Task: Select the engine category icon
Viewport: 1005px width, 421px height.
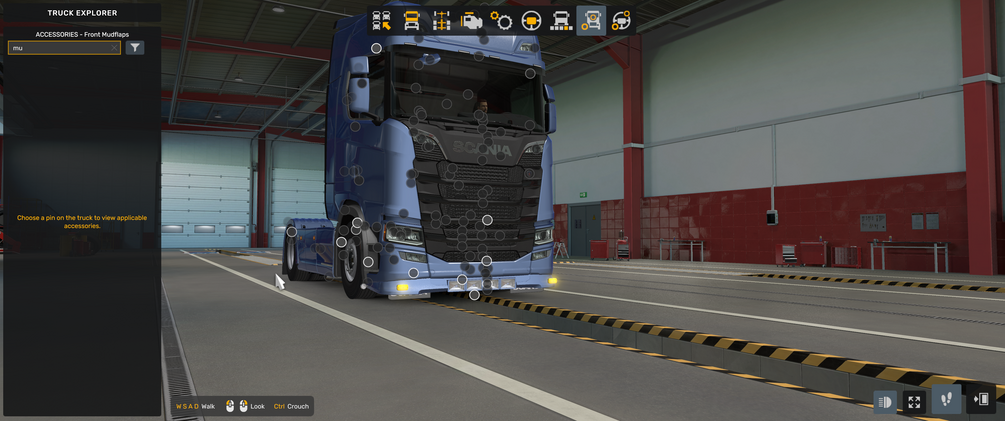Action: [471, 20]
